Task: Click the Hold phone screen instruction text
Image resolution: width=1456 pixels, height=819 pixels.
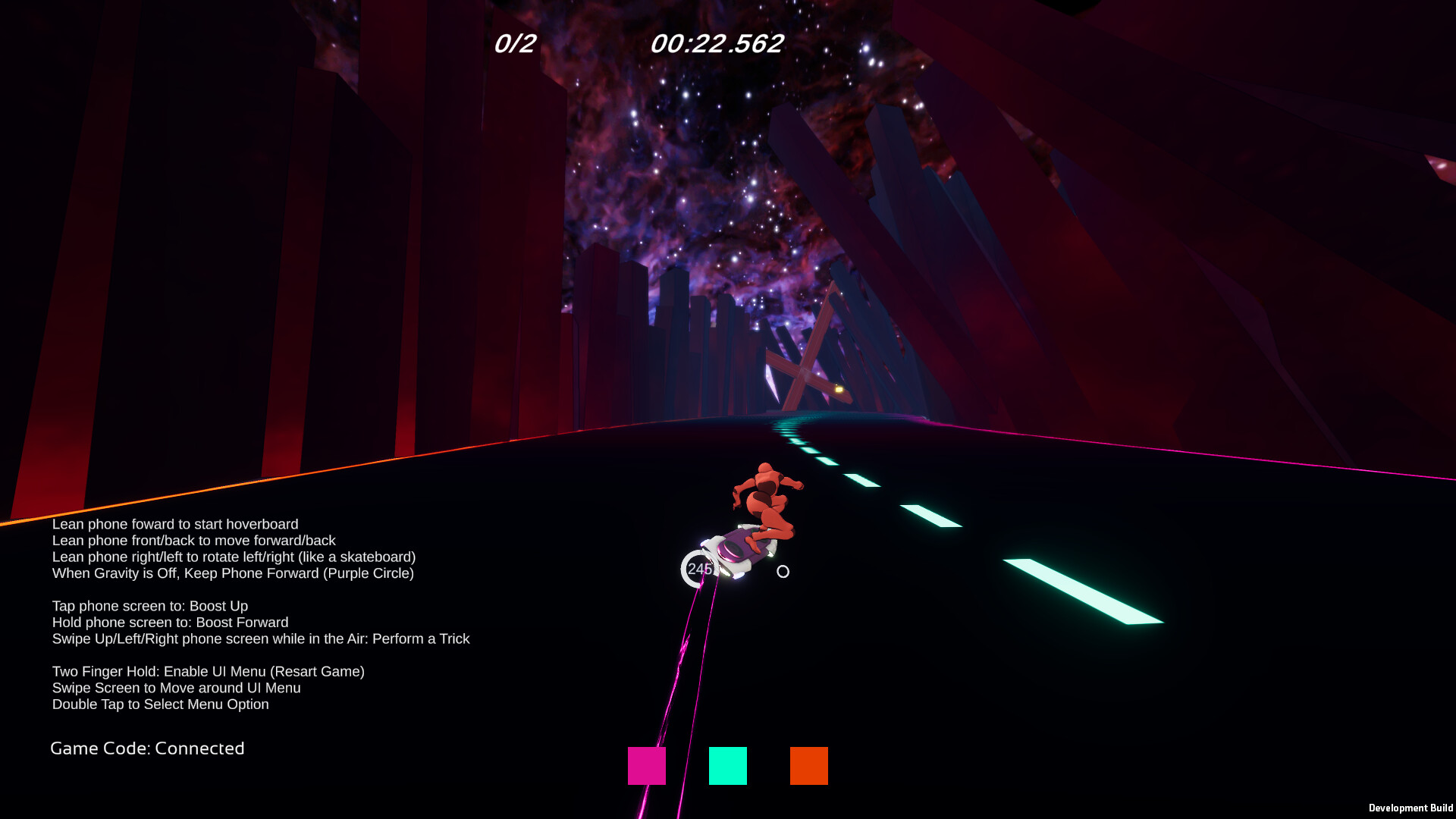Action: (170, 622)
